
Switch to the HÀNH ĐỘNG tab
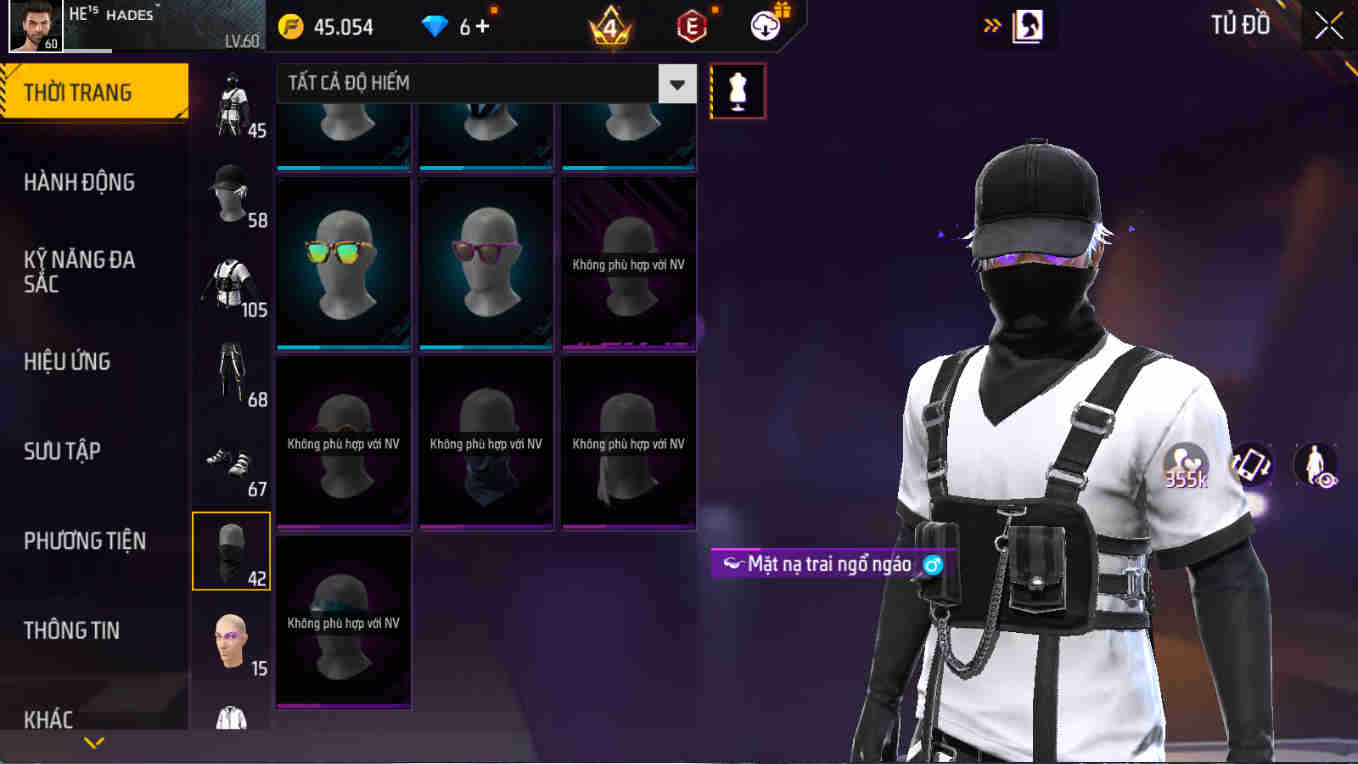coord(80,182)
